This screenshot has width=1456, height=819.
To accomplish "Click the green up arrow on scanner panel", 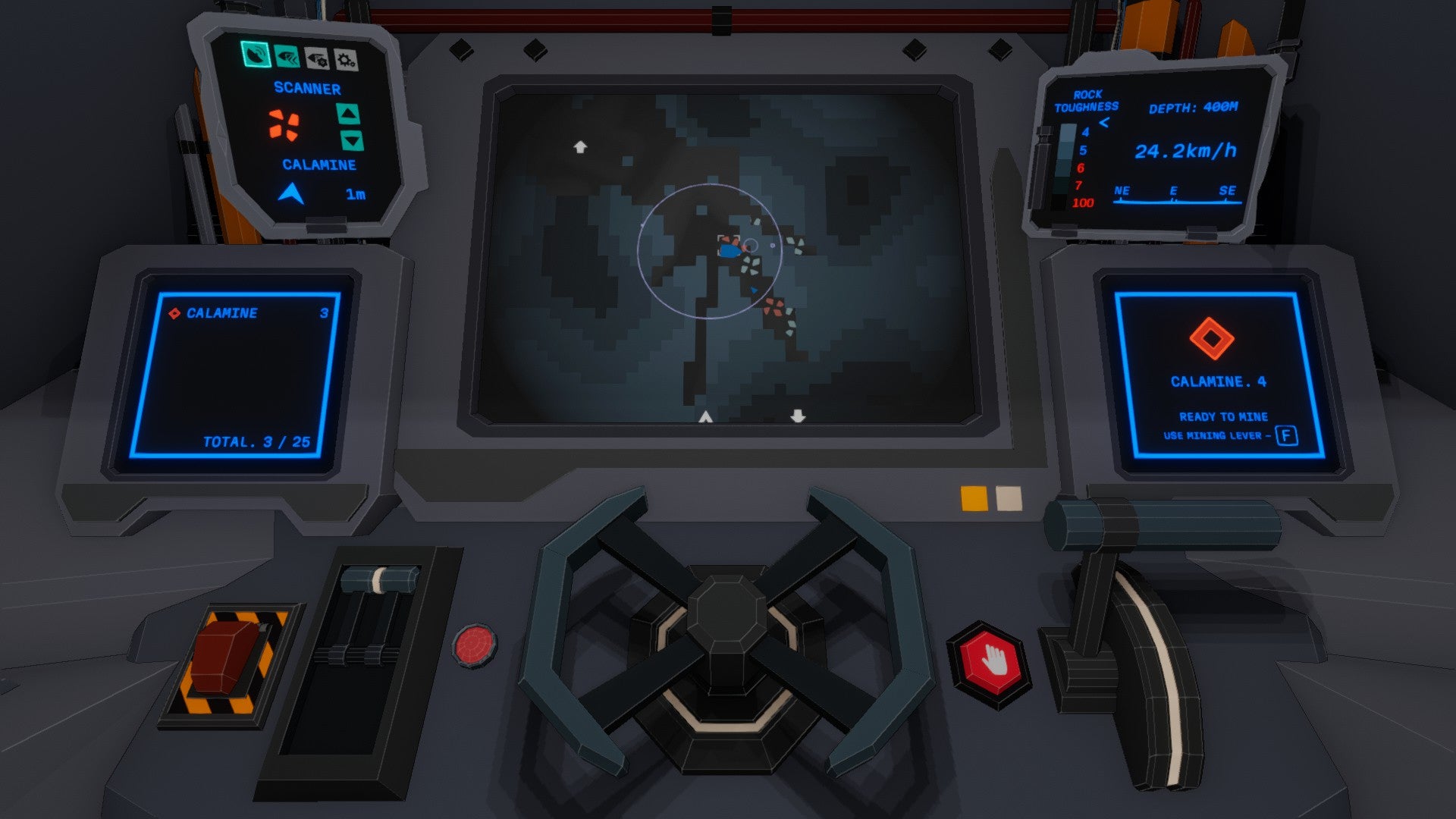I will [347, 113].
